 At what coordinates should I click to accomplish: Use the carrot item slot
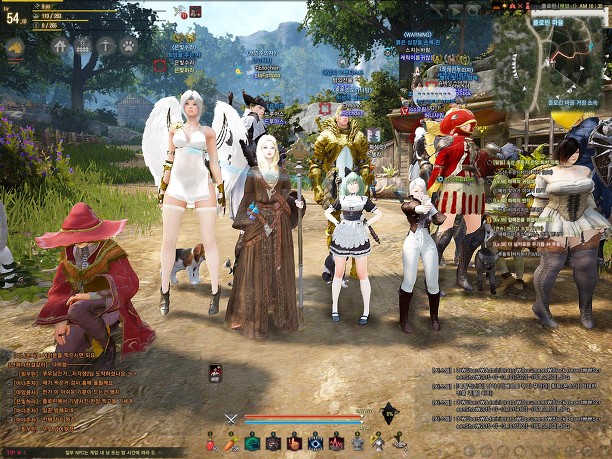coord(231,441)
